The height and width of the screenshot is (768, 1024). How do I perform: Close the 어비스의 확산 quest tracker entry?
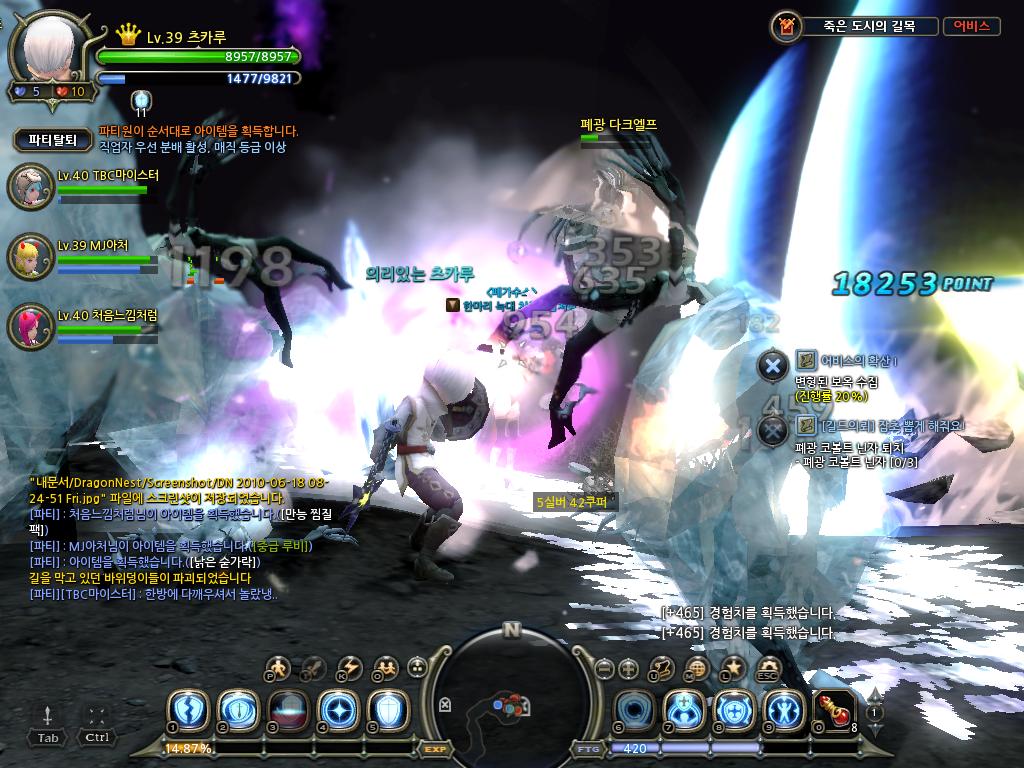(x=772, y=365)
